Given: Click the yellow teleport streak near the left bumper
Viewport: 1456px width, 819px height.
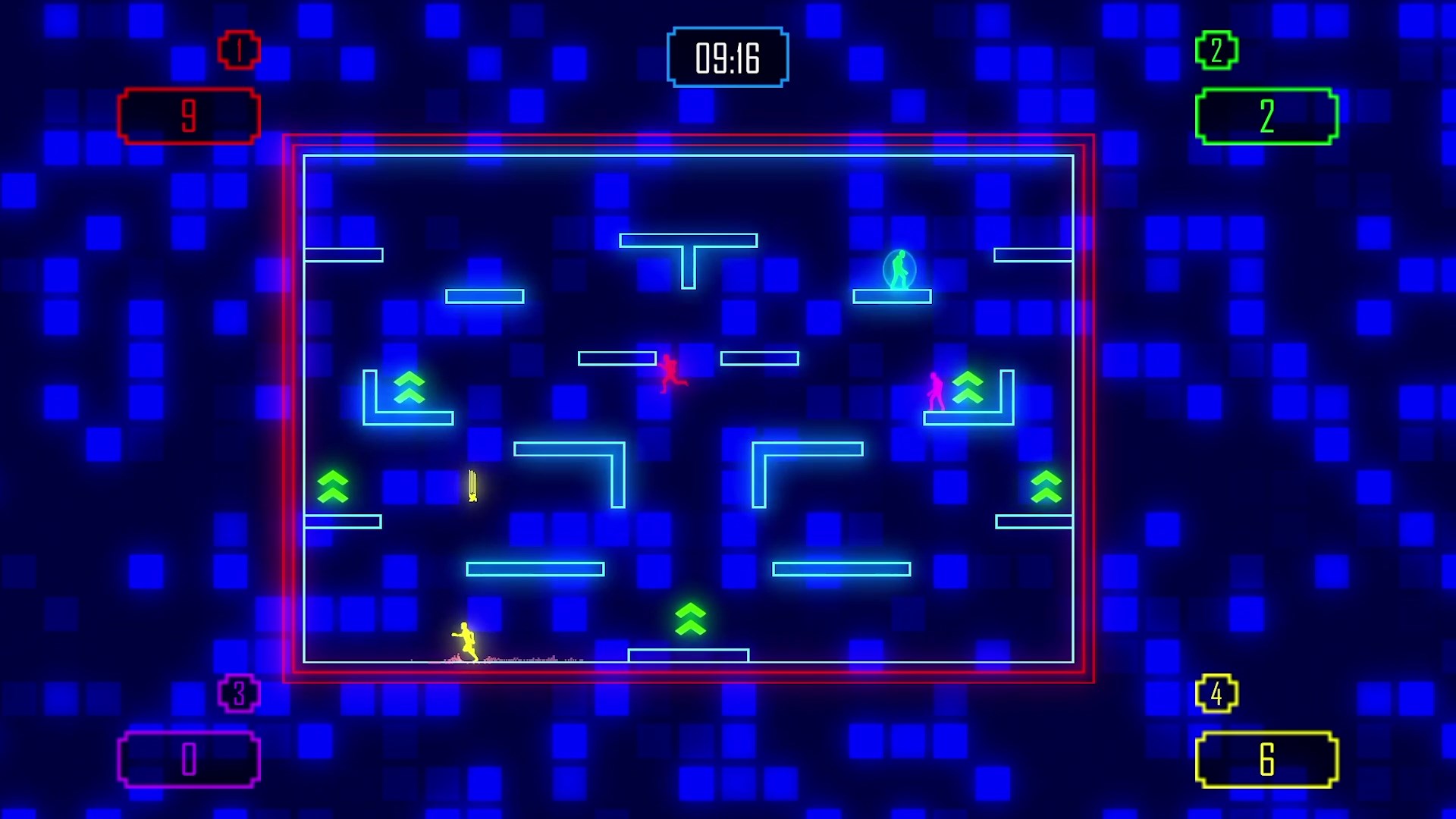Looking at the screenshot, I should point(471,487).
